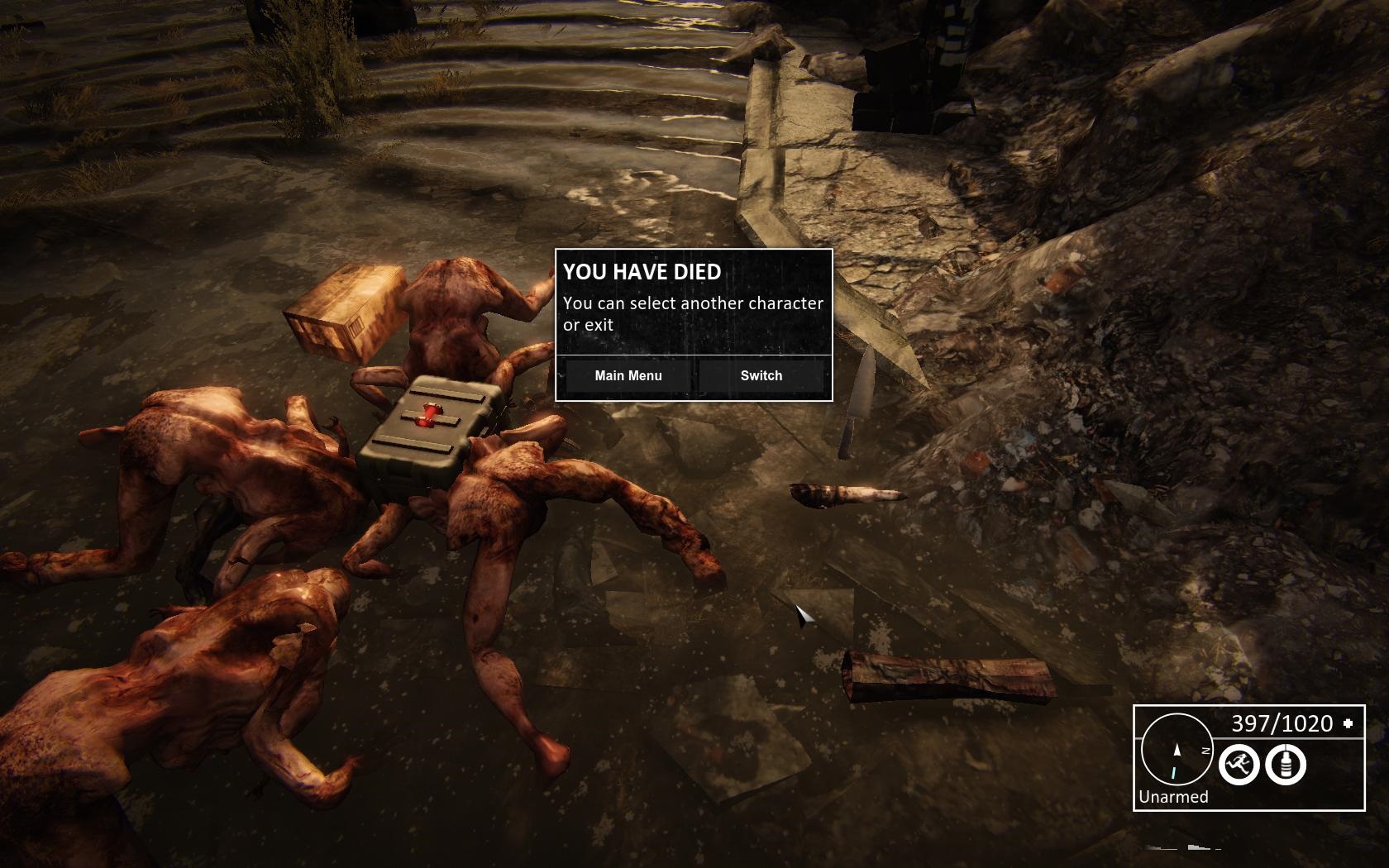Choose Switch to select another character
The image size is (1389, 868).
(761, 376)
